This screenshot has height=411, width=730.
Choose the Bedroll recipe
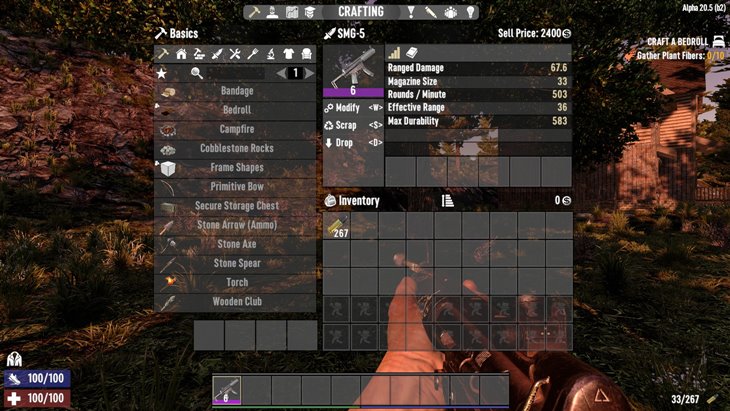[236, 110]
